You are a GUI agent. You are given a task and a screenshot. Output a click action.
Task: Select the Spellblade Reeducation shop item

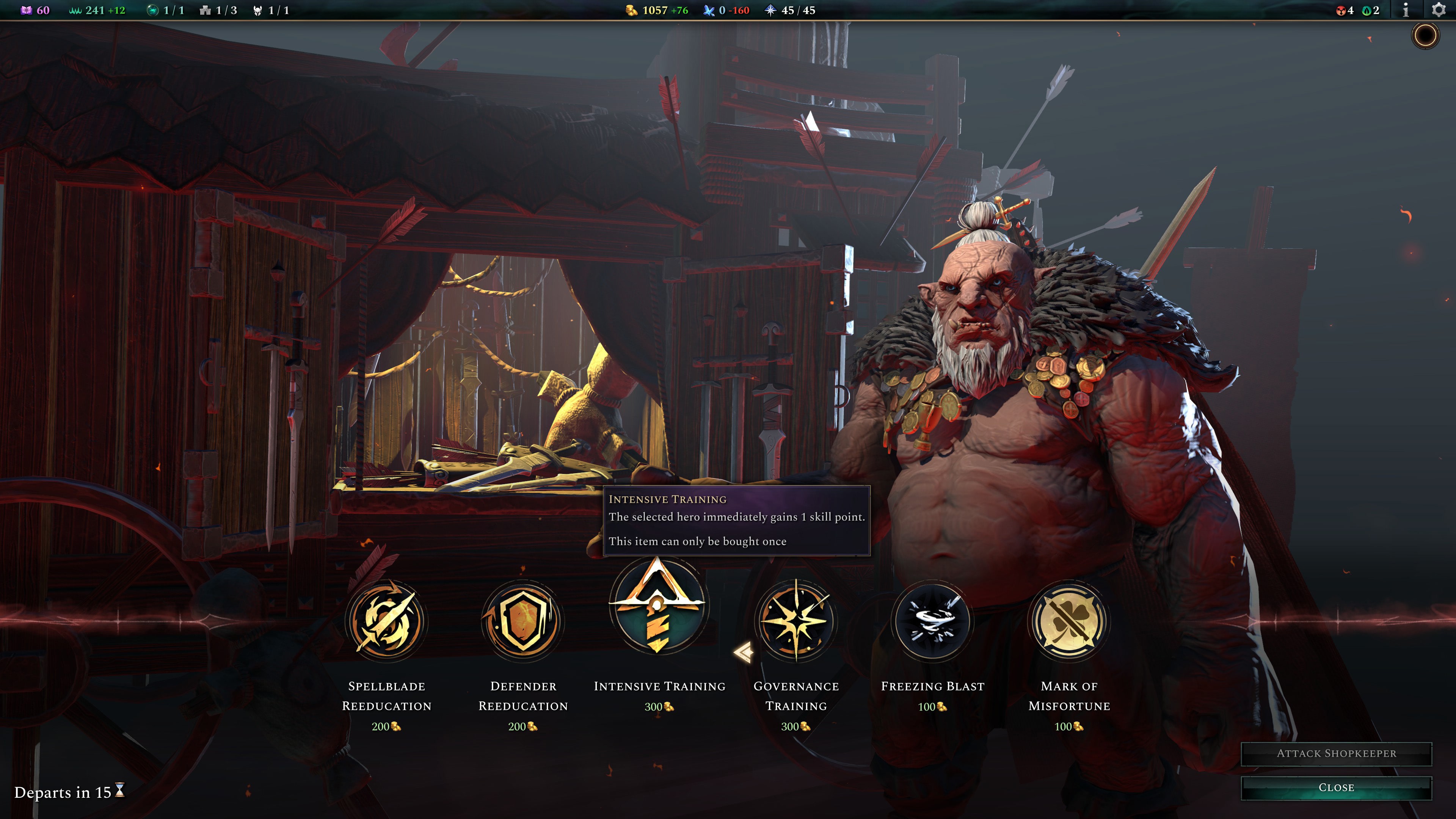pos(387,621)
